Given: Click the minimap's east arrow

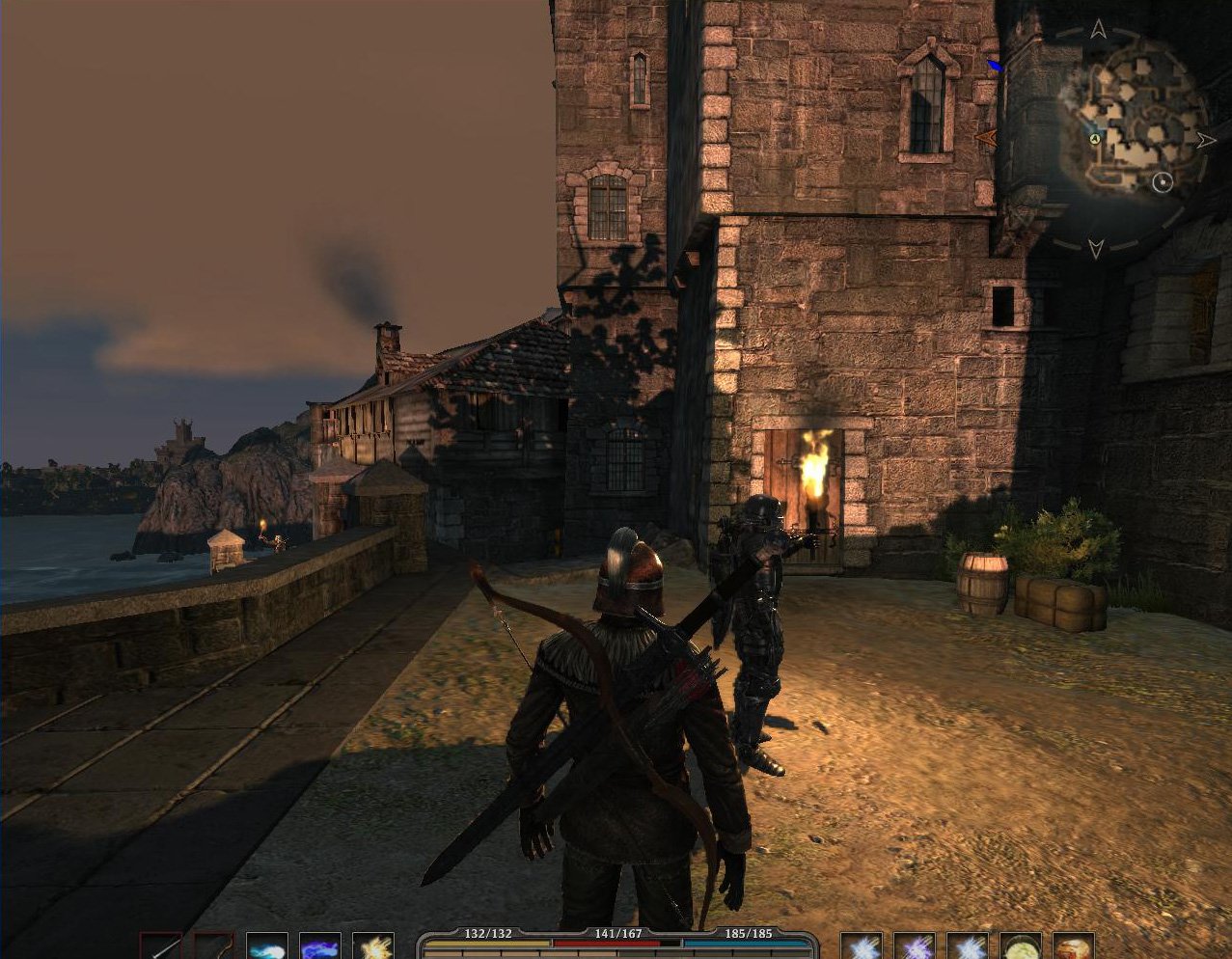Looking at the screenshot, I should (1206, 140).
